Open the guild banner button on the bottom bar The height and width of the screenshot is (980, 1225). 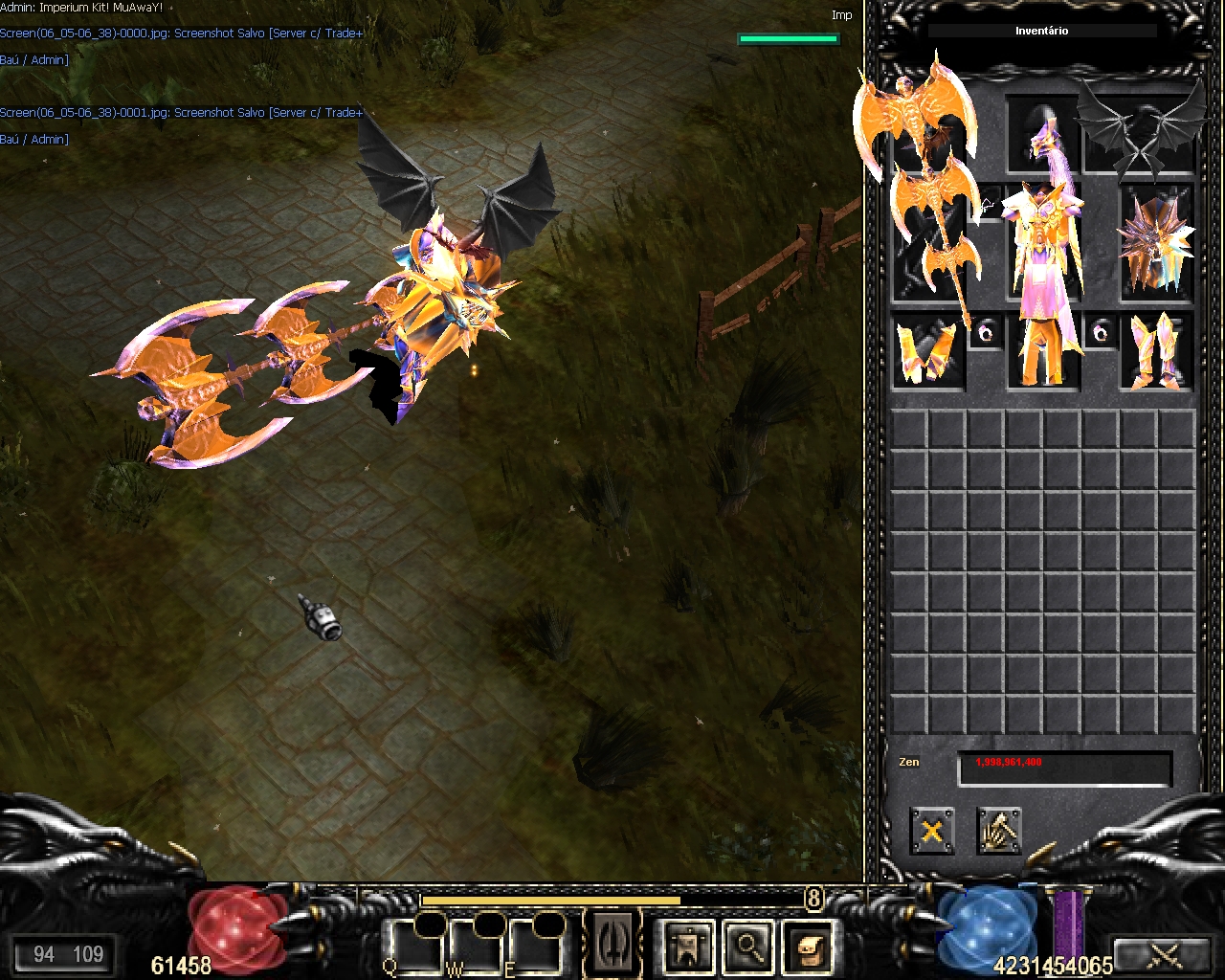coord(688,947)
